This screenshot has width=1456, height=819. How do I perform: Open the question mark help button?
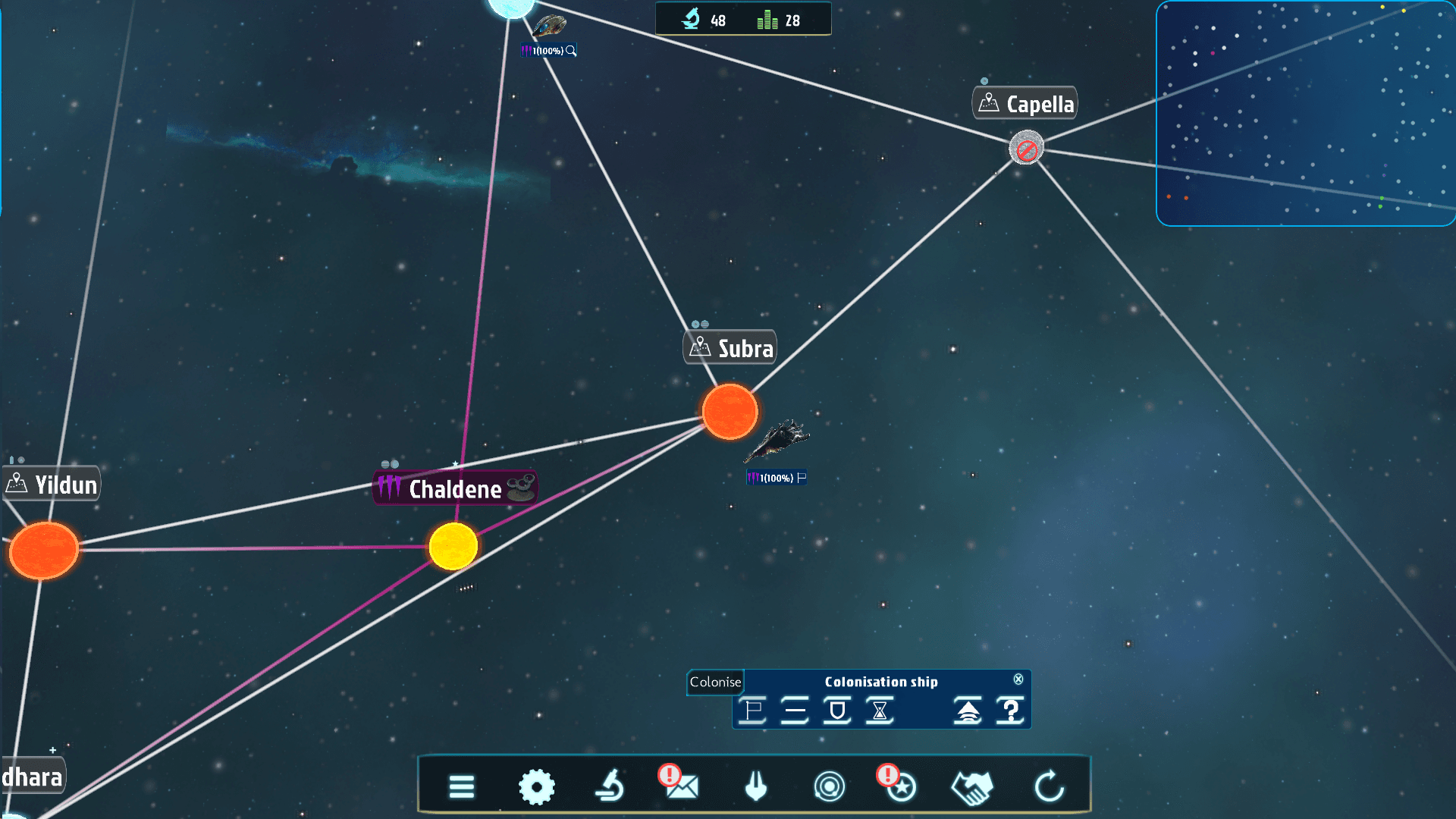click(x=1010, y=711)
